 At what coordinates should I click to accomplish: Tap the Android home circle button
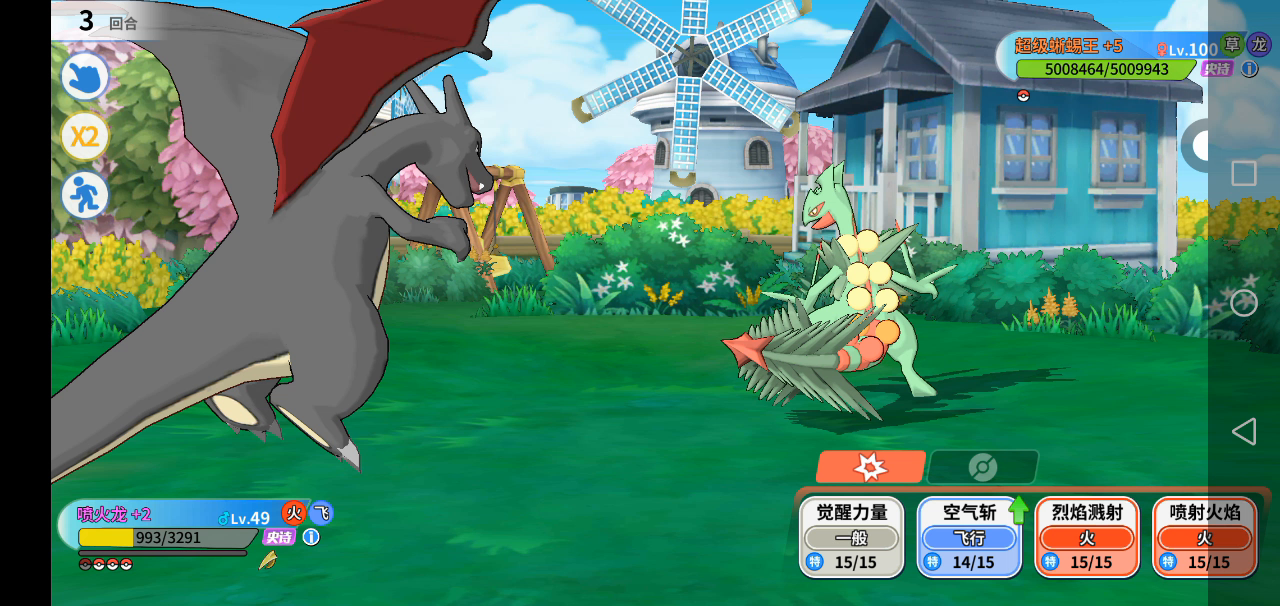coord(1243,303)
